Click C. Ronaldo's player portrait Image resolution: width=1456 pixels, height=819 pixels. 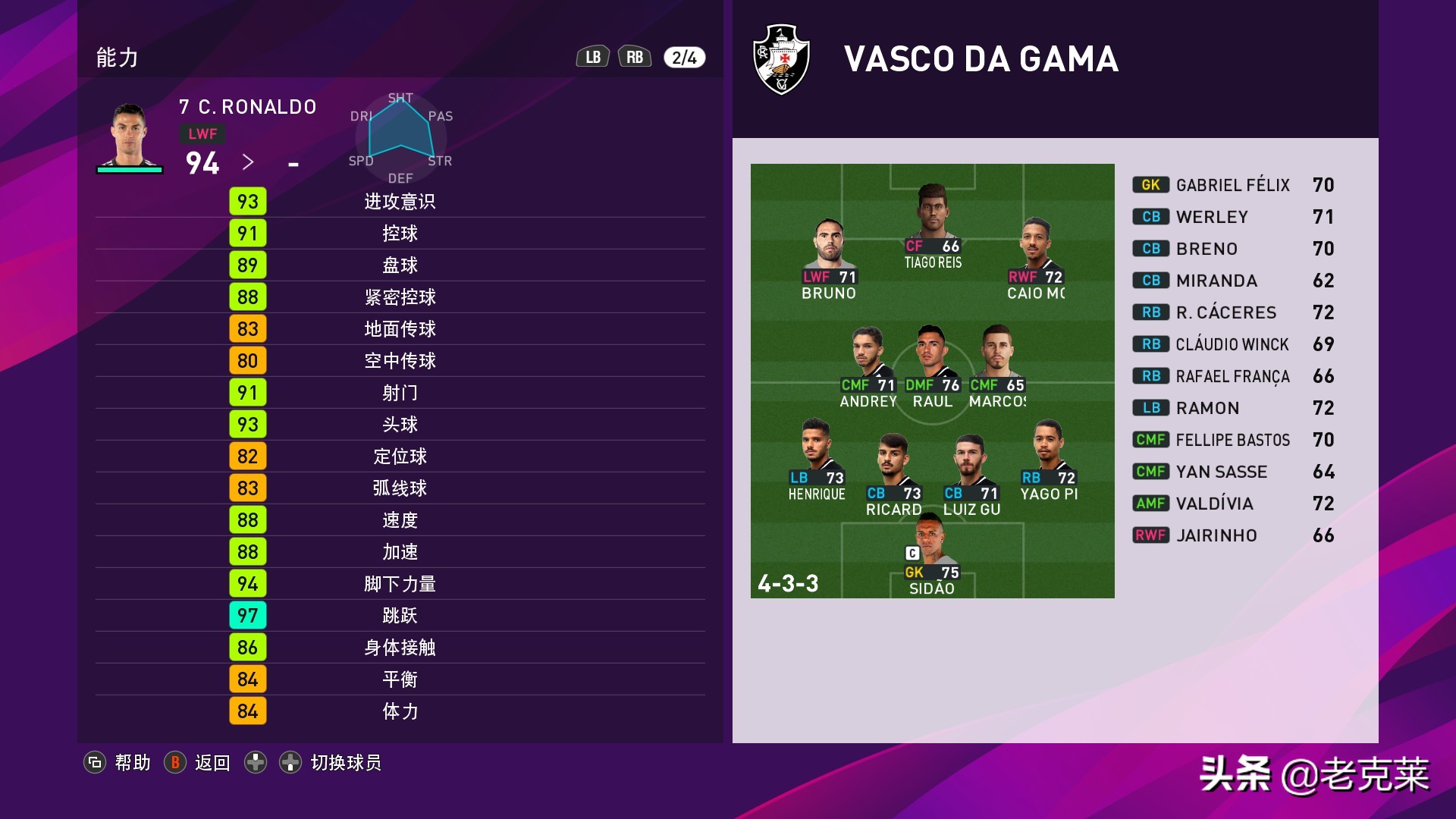point(129,136)
